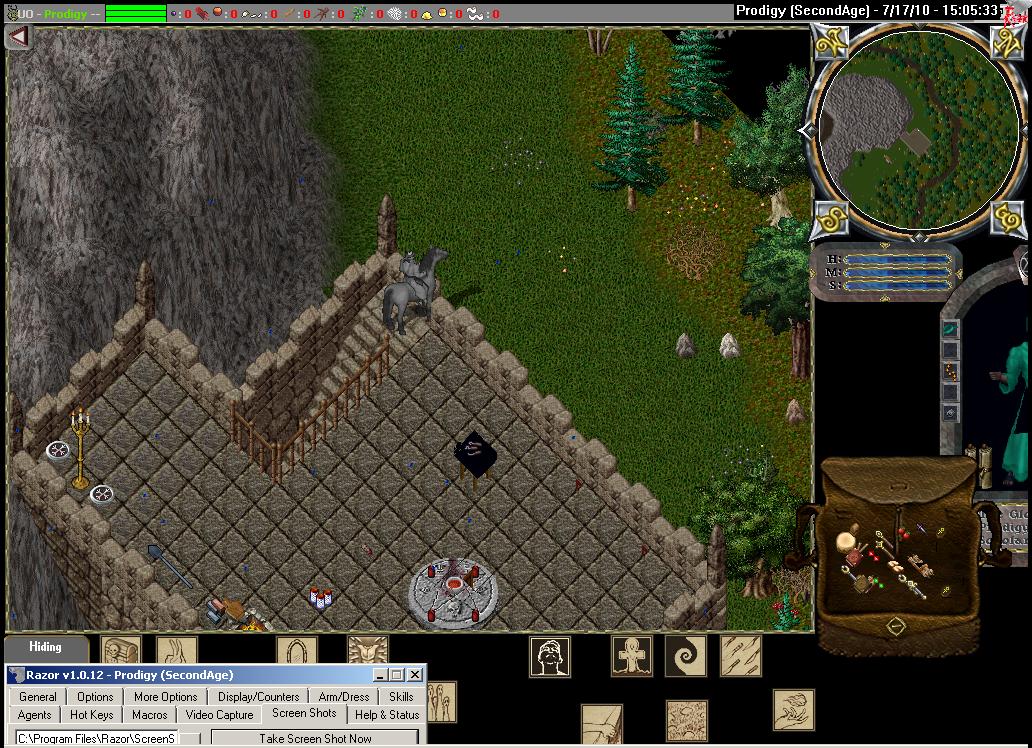Screen dimensions: 1032x748
Task: Cast the ankh cross spell icon
Action: click(x=631, y=656)
